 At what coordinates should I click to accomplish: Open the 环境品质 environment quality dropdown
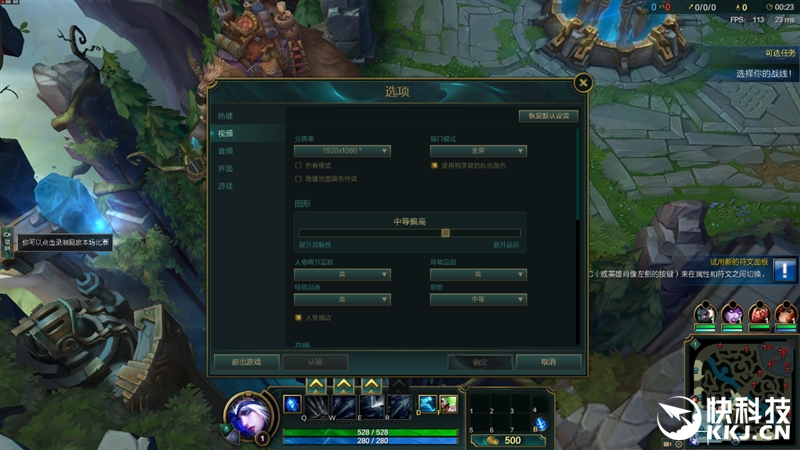(478, 274)
